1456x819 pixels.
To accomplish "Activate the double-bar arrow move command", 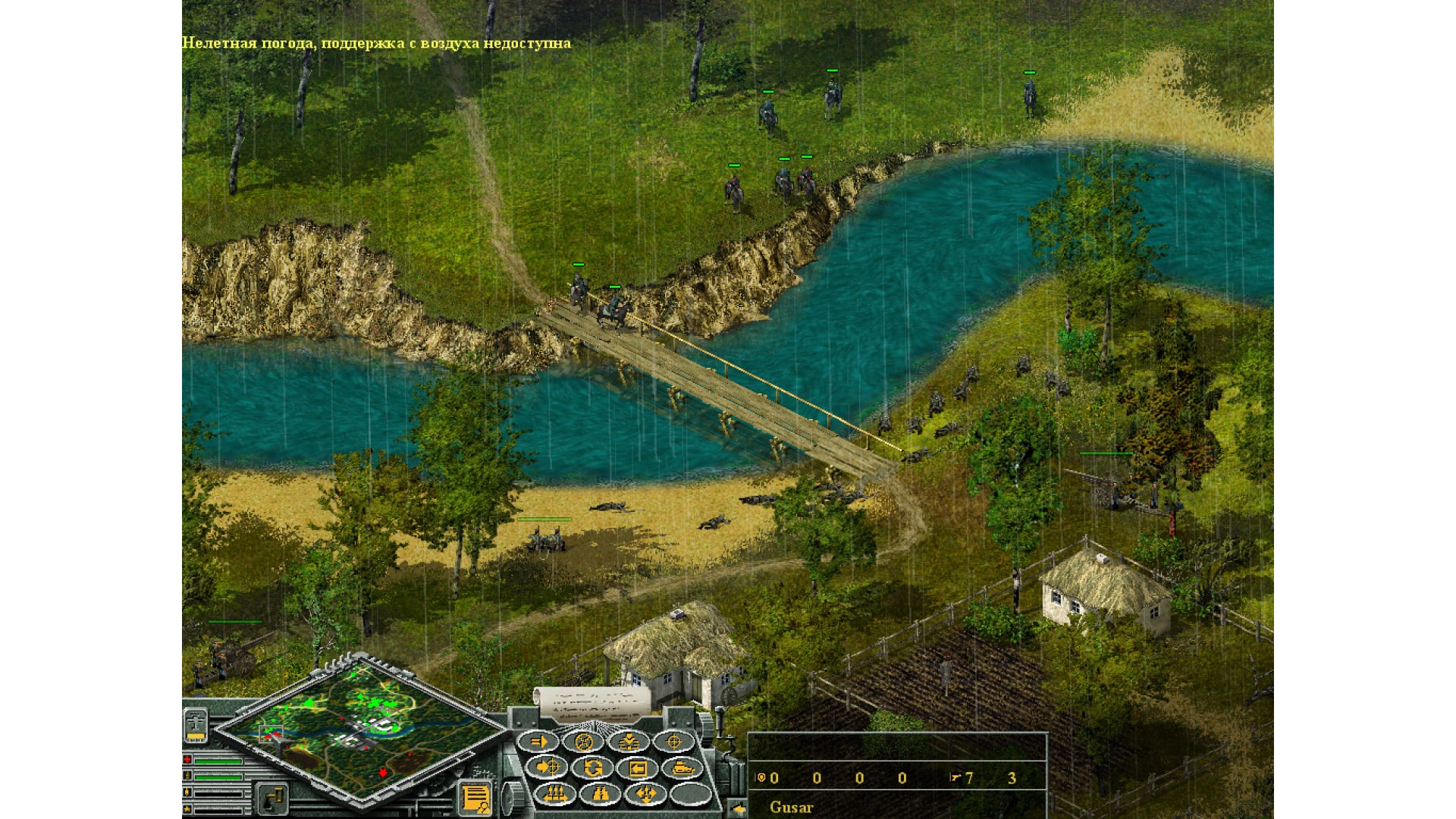I will click(x=538, y=742).
